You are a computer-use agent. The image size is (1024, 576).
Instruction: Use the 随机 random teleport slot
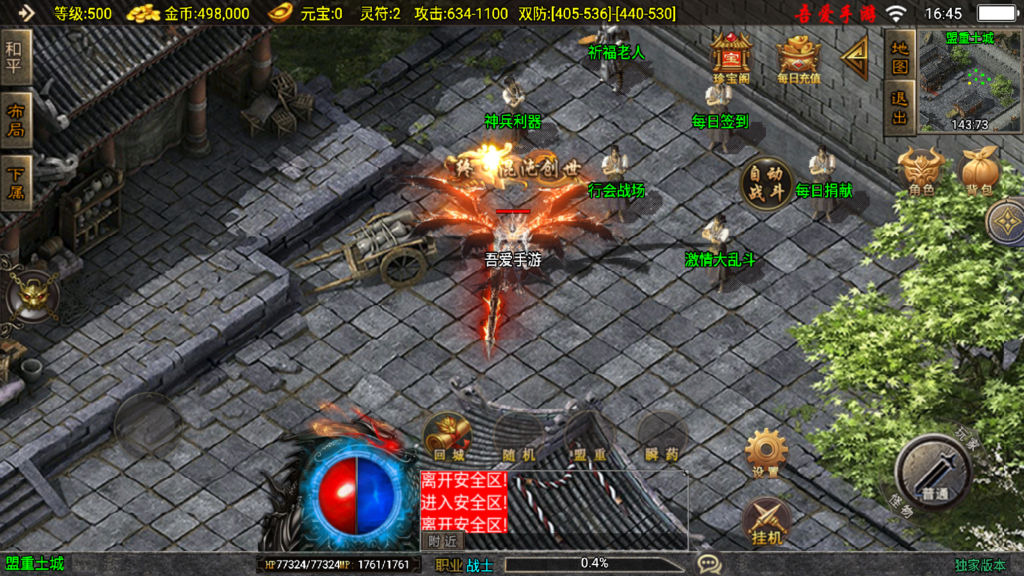tap(519, 436)
